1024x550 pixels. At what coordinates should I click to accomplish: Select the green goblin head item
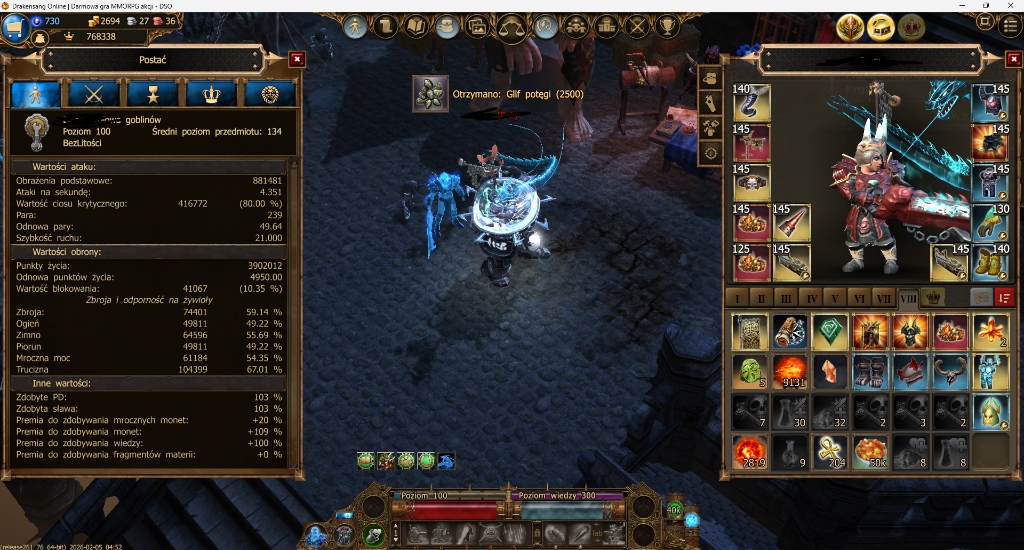(x=749, y=371)
